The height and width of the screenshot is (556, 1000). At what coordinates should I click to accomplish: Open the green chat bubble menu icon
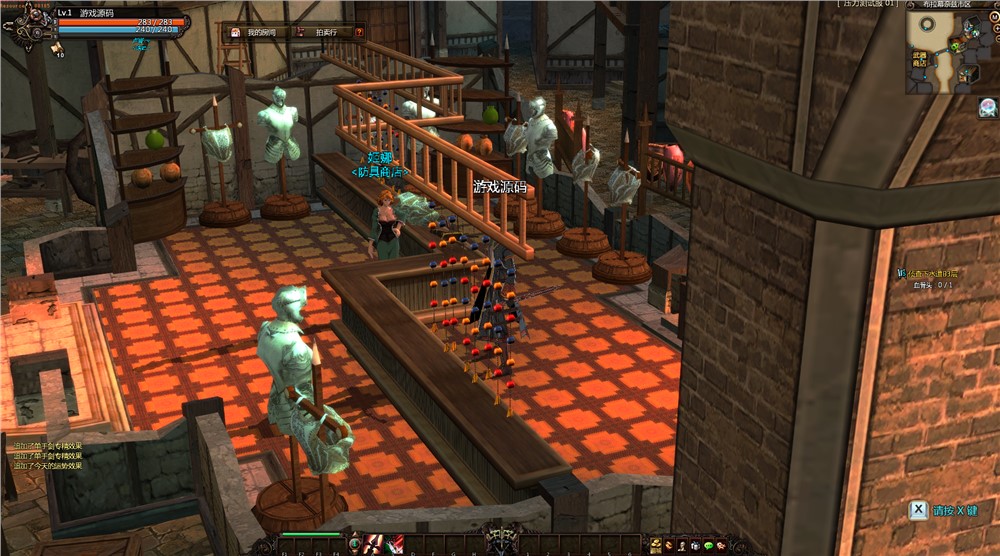(x=708, y=545)
